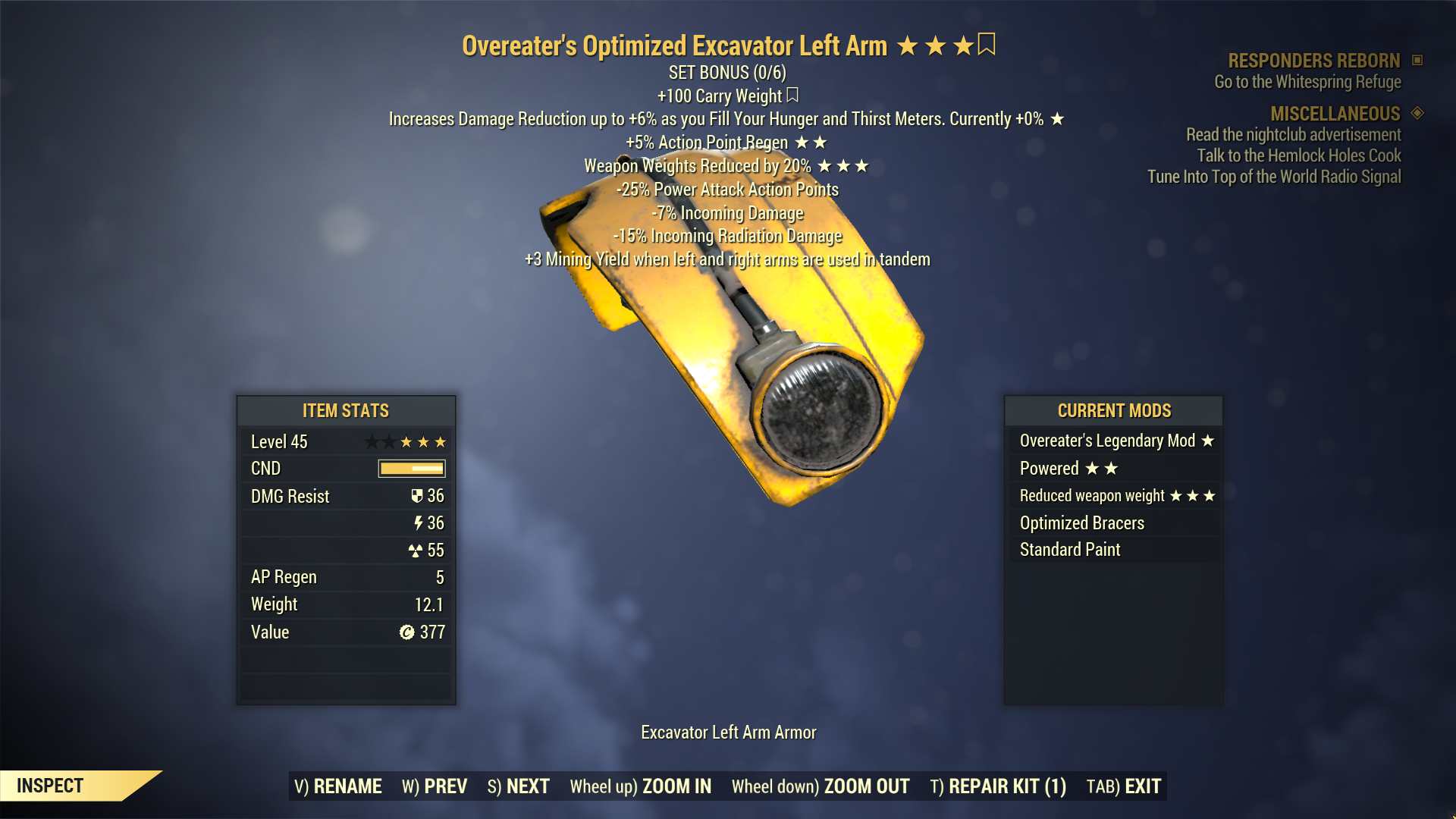Select the Optimized Bracers mod row
The image size is (1456, 819).
pyautogui.click(x=1113, y=522)
